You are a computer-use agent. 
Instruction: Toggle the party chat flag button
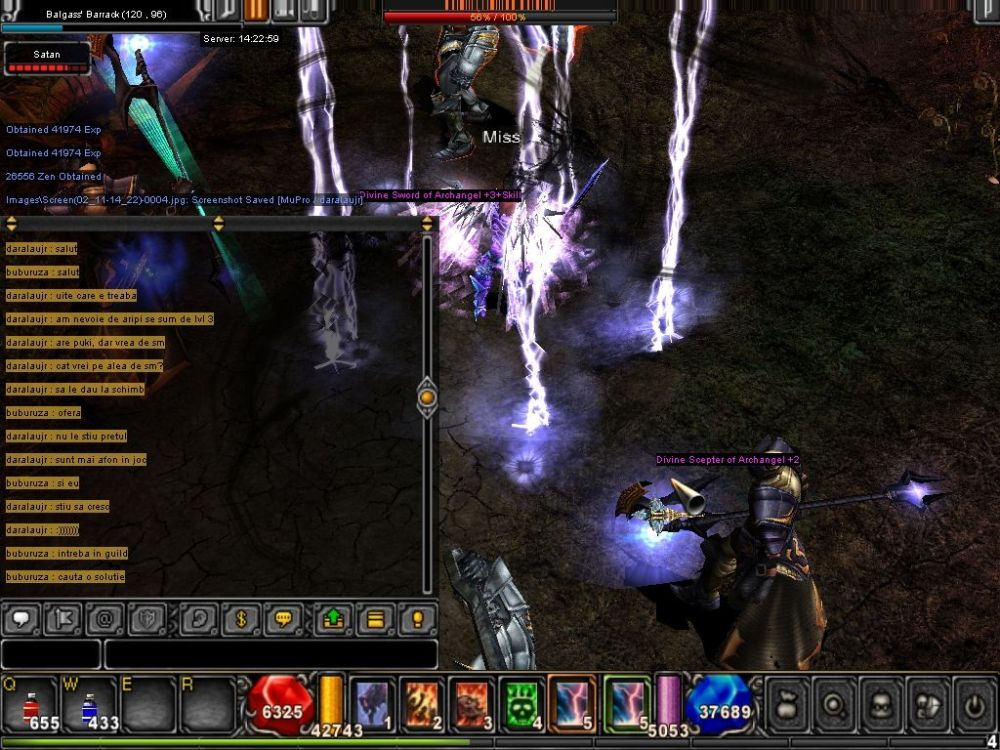pyautogui.click(x=63, y=619)
